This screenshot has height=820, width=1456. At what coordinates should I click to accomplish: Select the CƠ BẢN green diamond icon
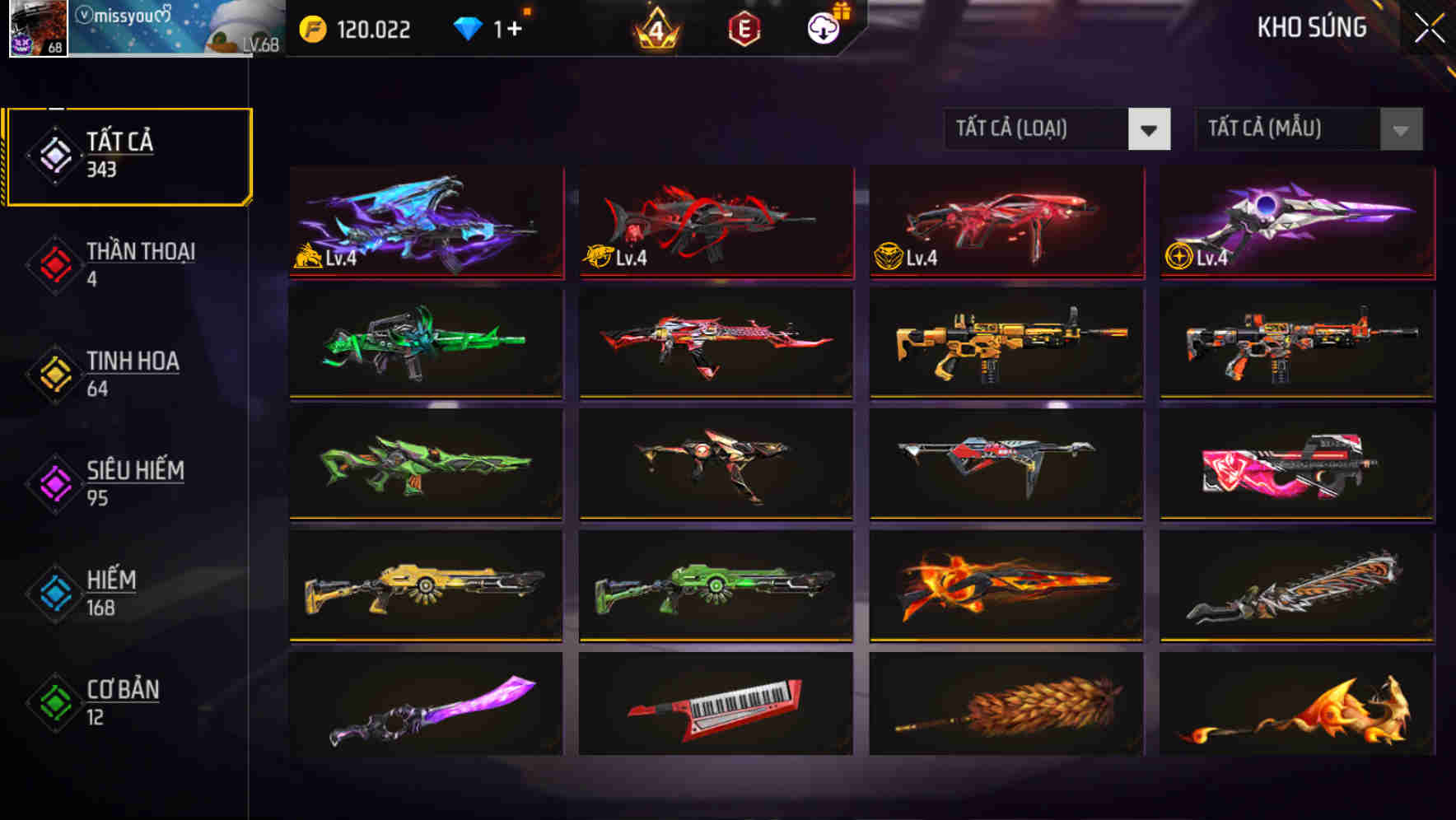(x=54, y=701)
